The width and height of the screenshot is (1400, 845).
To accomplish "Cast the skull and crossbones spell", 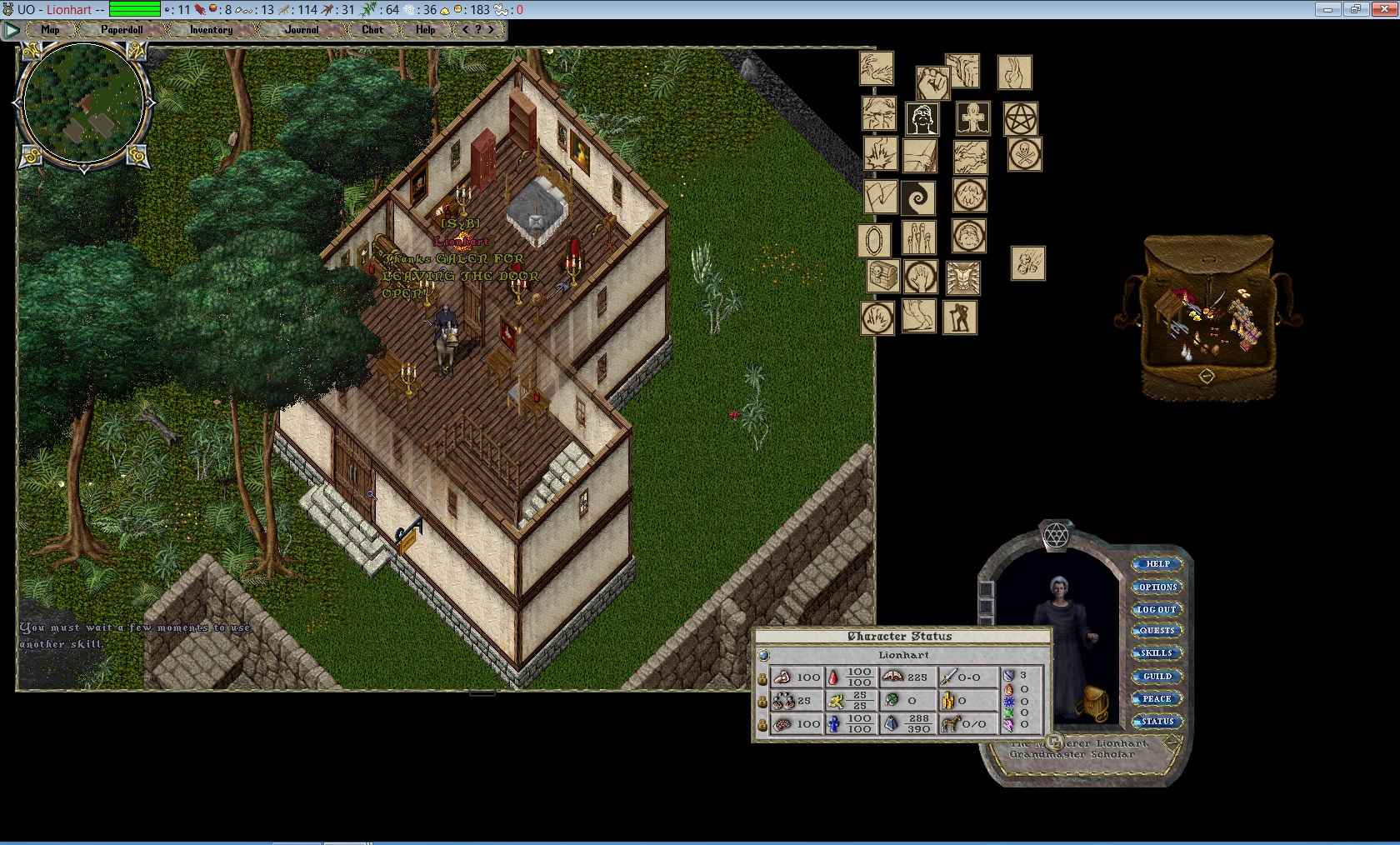I will [x=1024, y=155].
